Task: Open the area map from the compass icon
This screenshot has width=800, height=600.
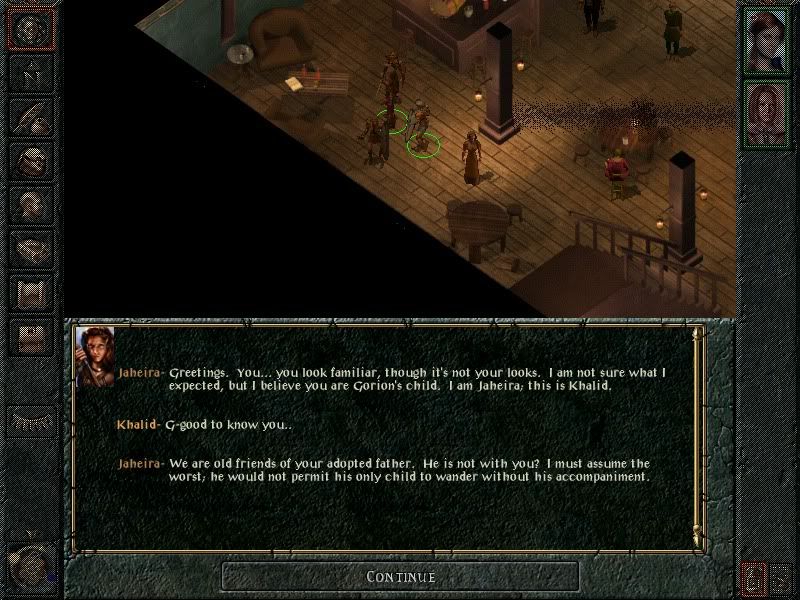Action: [31, 73]
